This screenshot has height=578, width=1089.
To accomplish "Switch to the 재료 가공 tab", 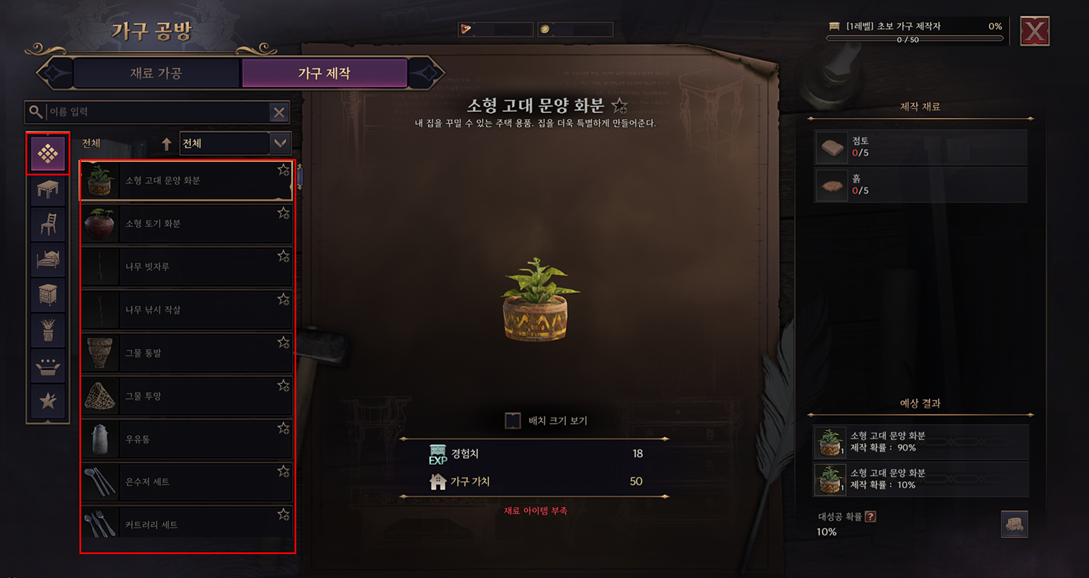I will 156,73.
